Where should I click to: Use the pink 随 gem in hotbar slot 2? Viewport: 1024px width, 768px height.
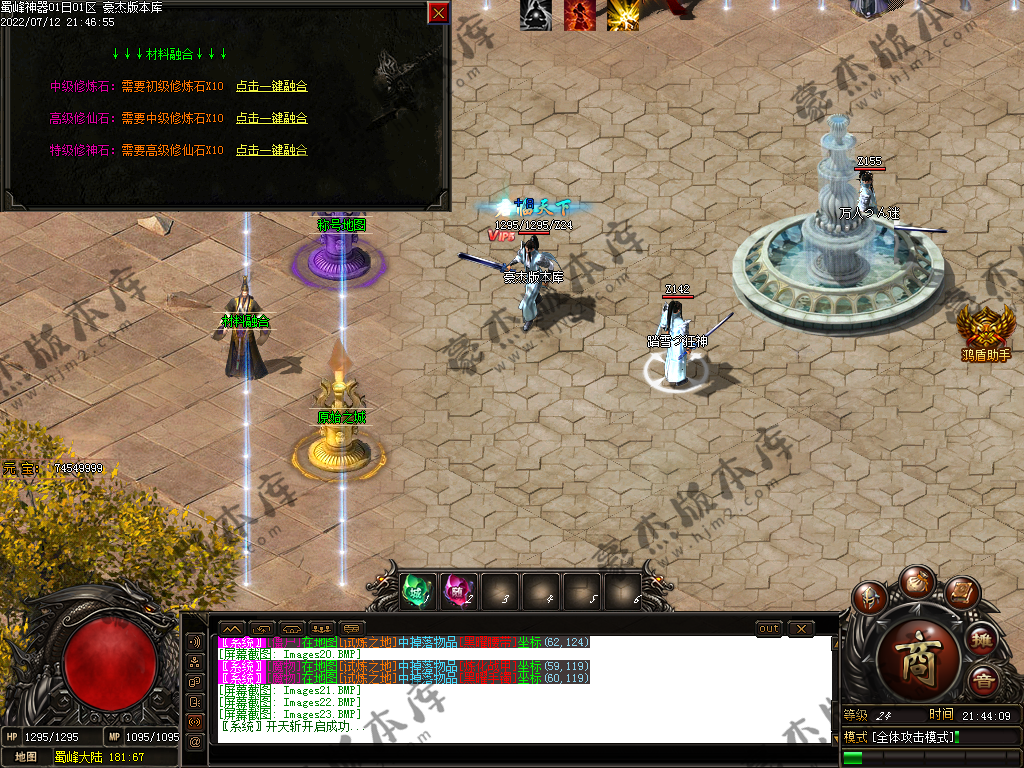tap(458, 592)
